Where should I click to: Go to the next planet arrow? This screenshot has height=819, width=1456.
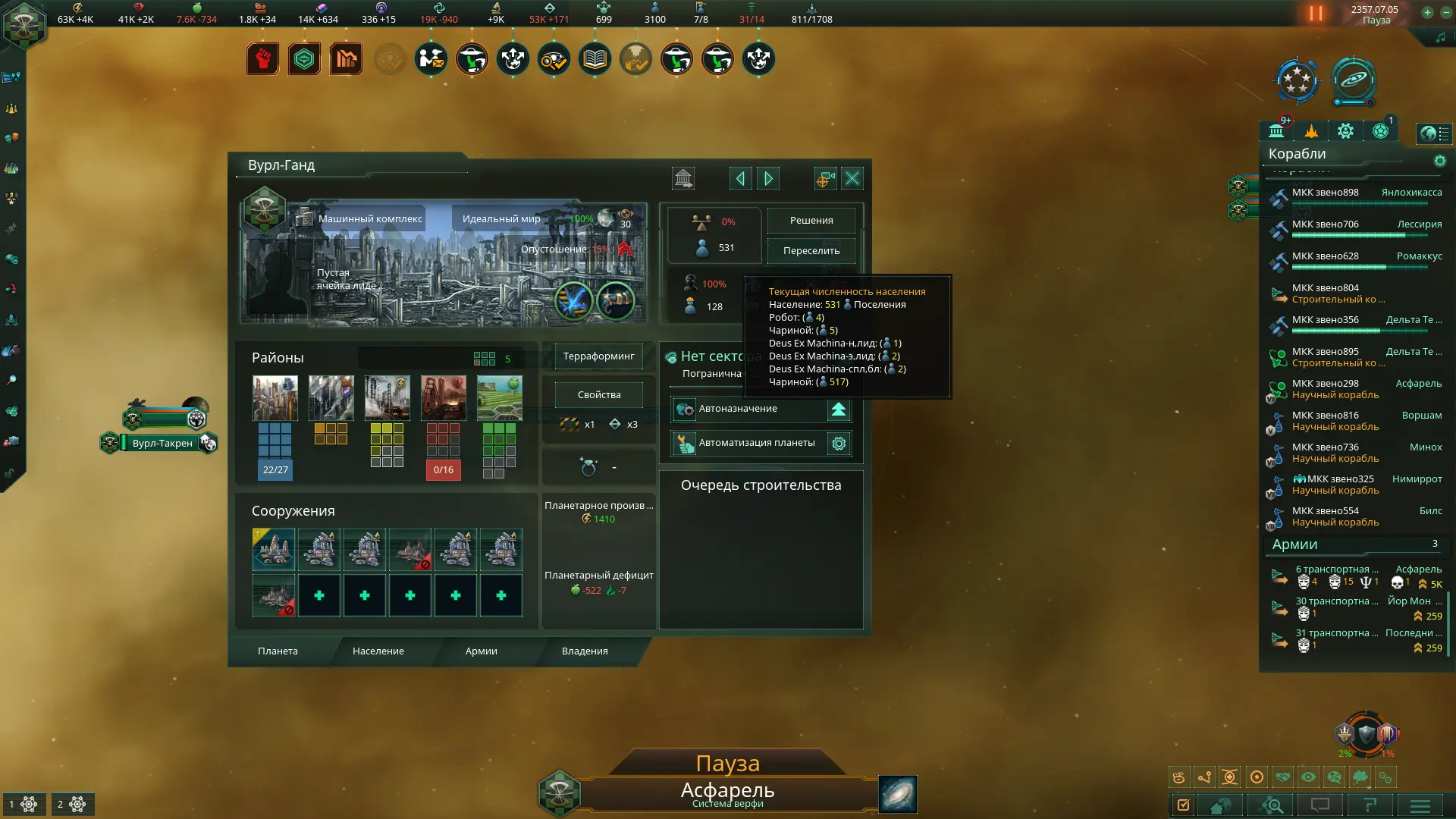coord(768,178)
